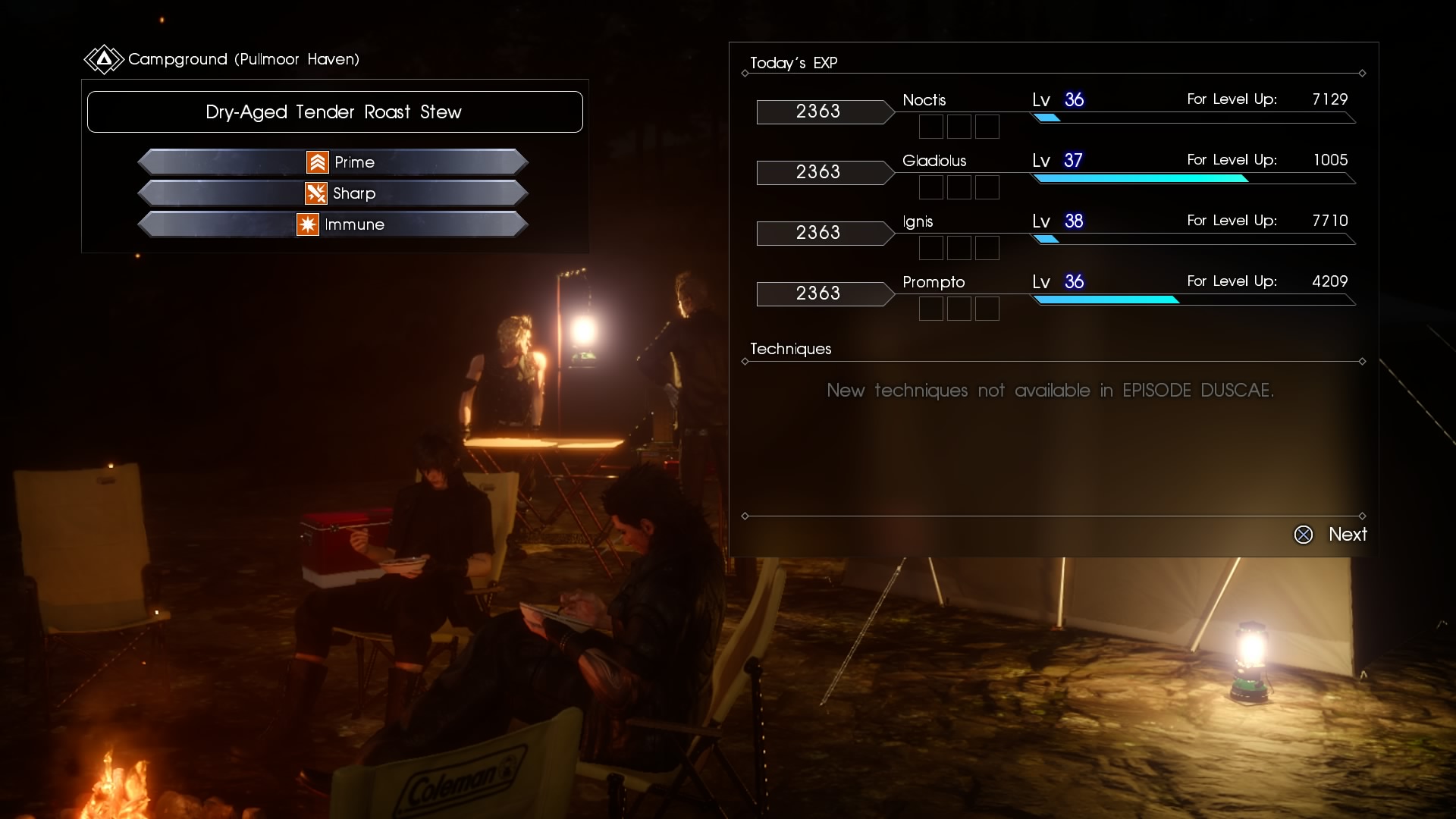Select Noctis's EXP row
1456x819 pixels.
click(1054, 111)
